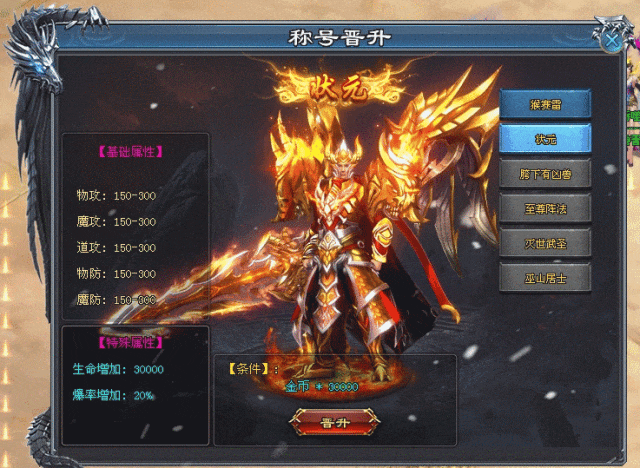Open the 至尊阵法 title
640x468 pixels.
545,208
